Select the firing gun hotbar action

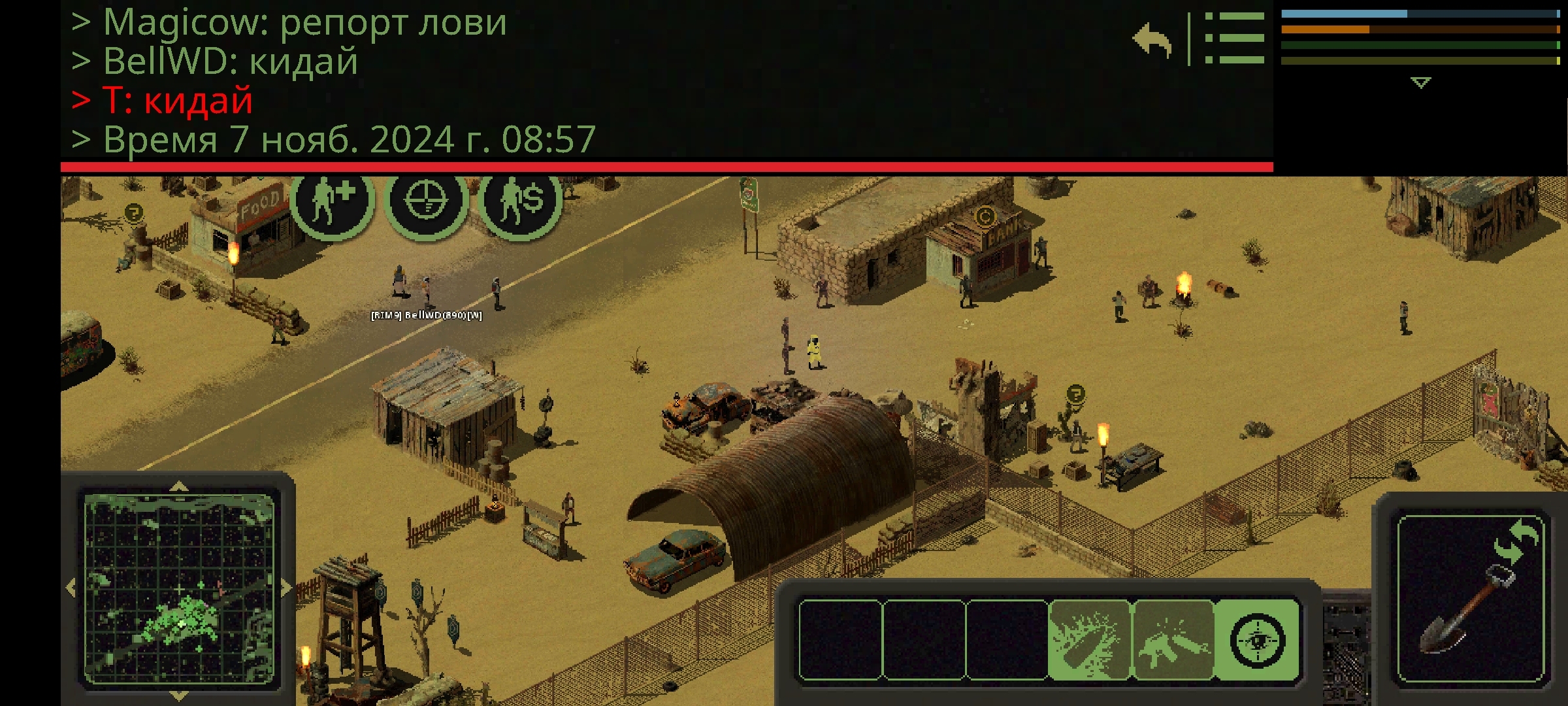coord(1173,641)
